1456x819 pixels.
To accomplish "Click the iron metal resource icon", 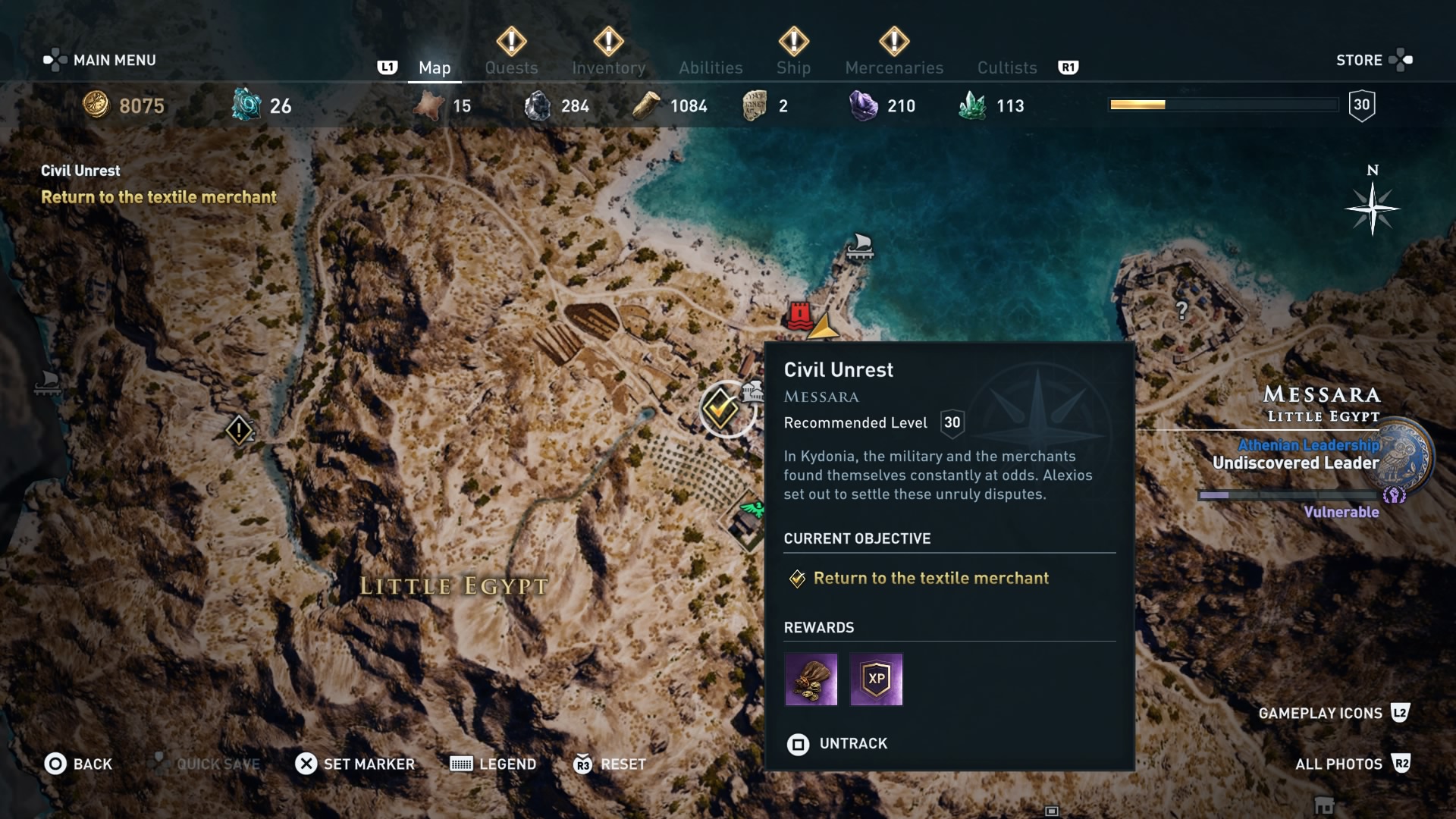I will (540, 105).
